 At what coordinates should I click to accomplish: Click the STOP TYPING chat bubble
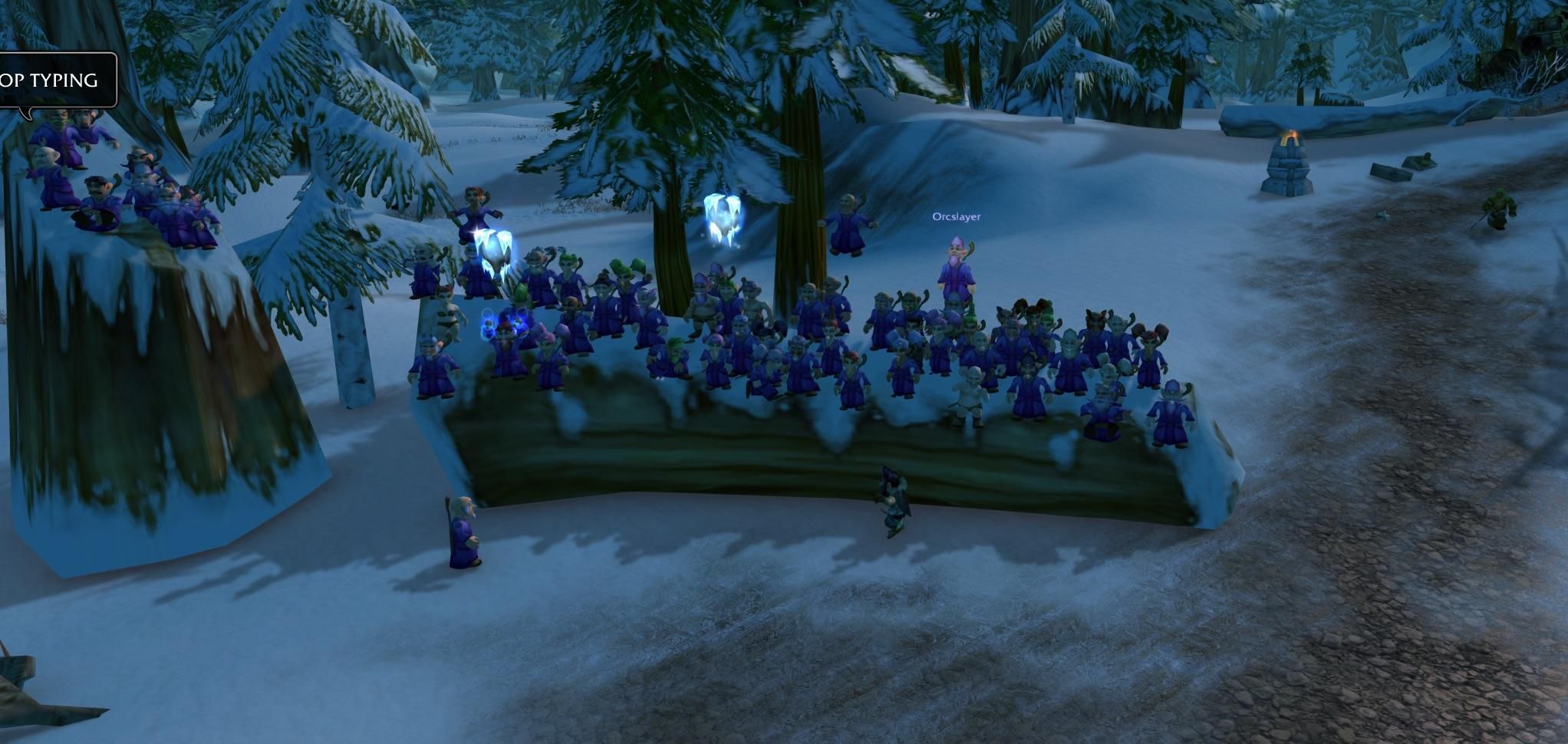coord(48,79)
